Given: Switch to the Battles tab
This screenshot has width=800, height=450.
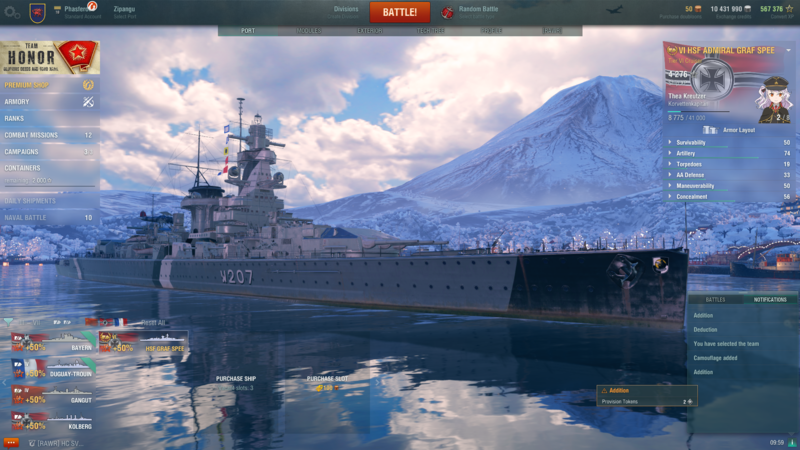Looking at the screenshot, I should [715, 299].
